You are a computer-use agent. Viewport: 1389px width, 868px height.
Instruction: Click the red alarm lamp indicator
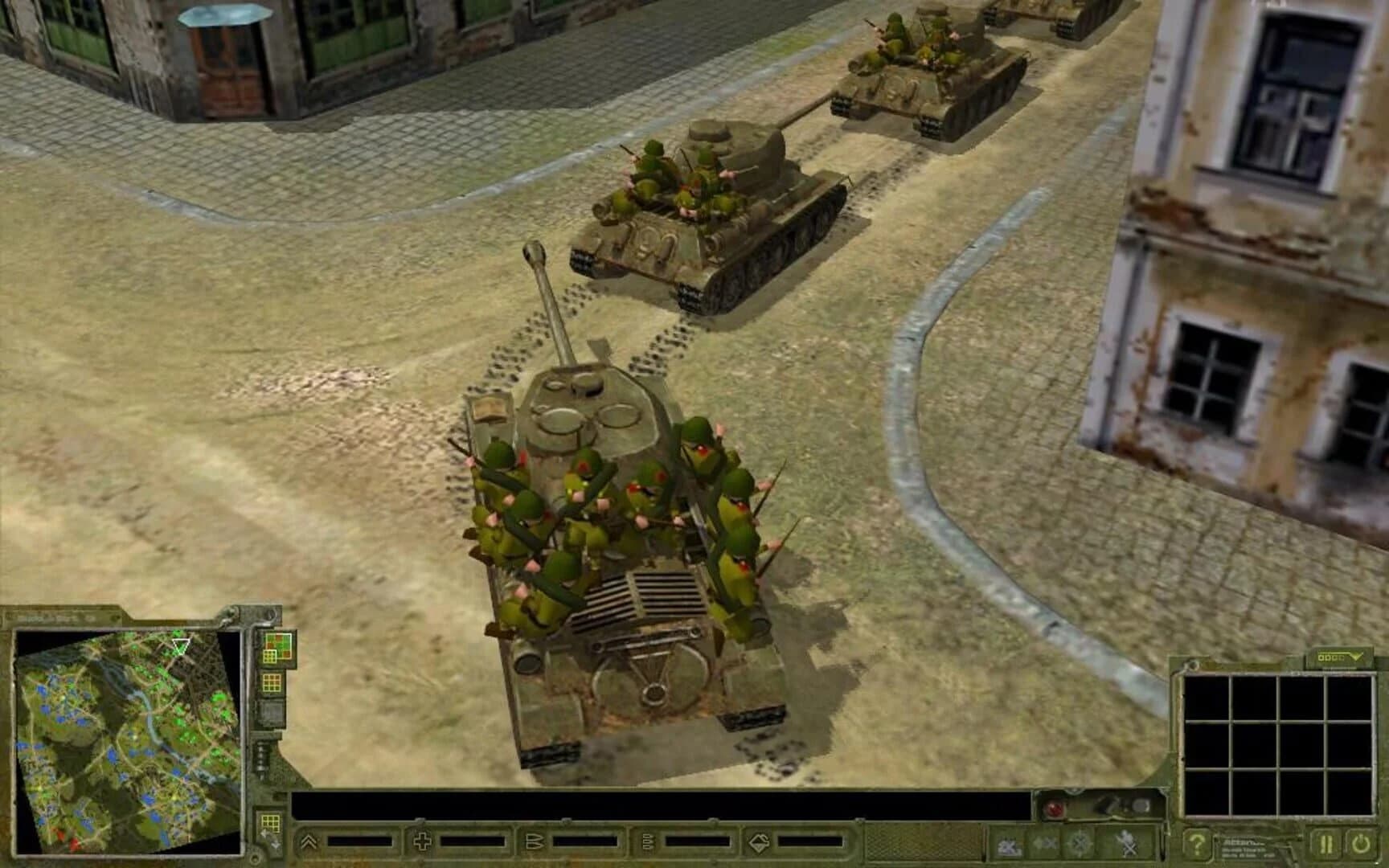[1053, 809]
